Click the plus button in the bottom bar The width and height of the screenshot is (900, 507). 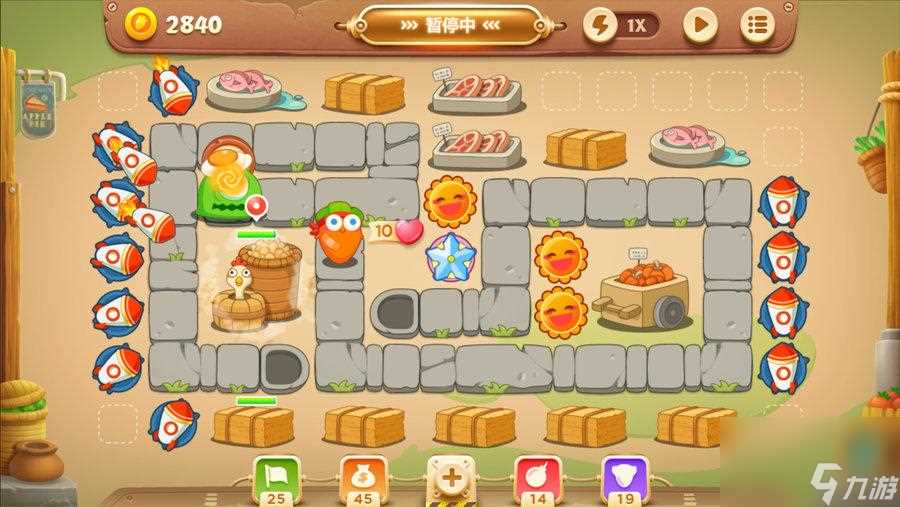click(451, 477)
